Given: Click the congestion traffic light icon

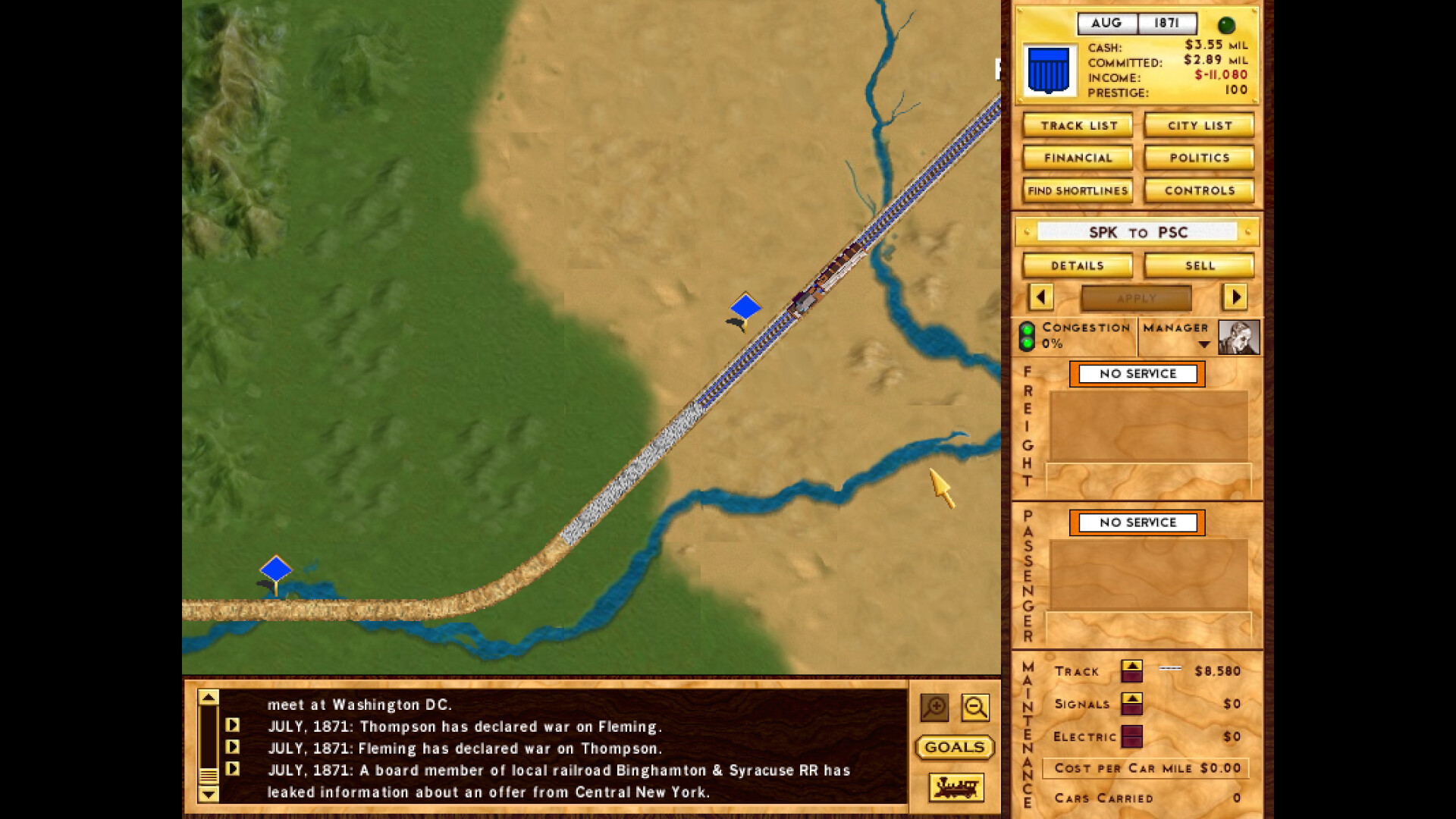Looking at the screenshot, I should click(1028, 336).
